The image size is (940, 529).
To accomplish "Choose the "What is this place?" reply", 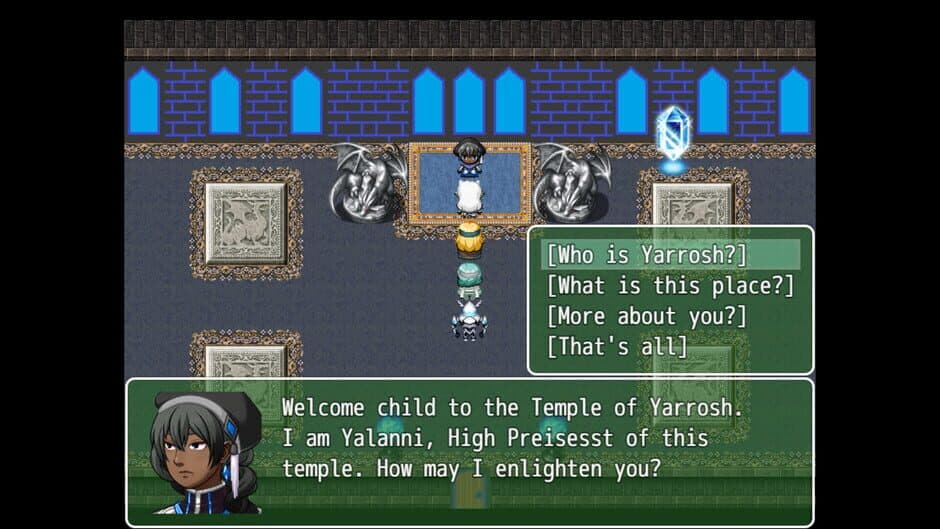I will [669, 286].
